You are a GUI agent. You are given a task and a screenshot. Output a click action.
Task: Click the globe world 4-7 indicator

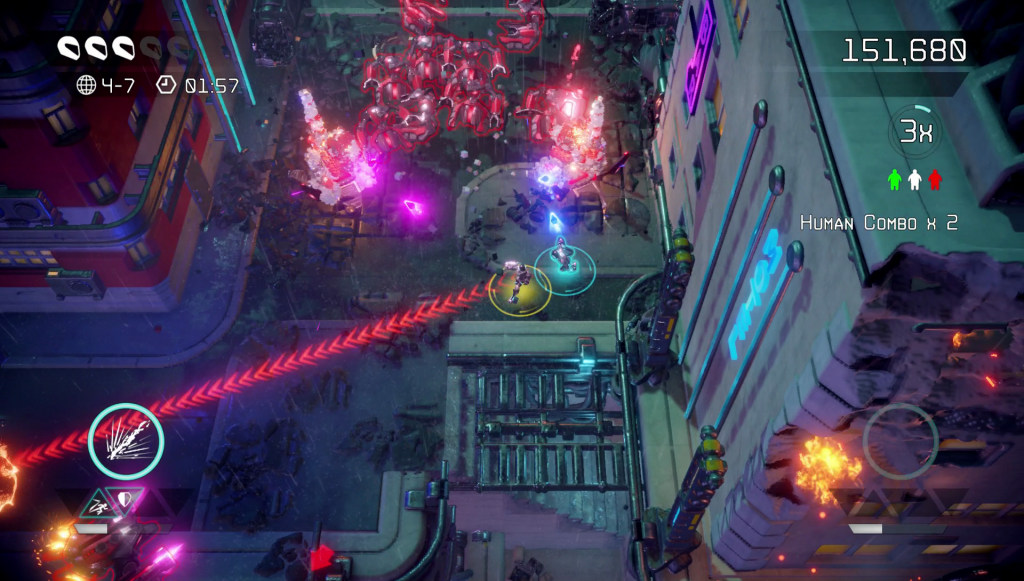coord(87,85)
